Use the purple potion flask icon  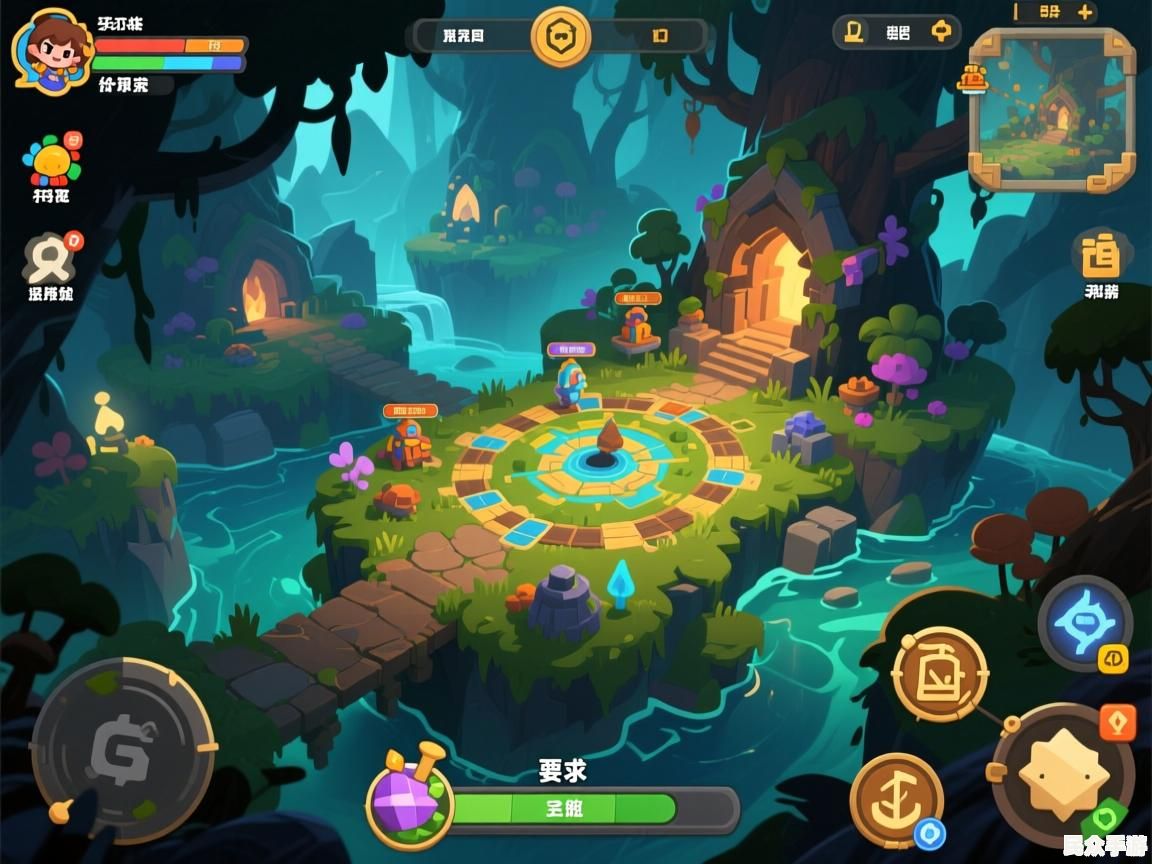pos(410,797)
